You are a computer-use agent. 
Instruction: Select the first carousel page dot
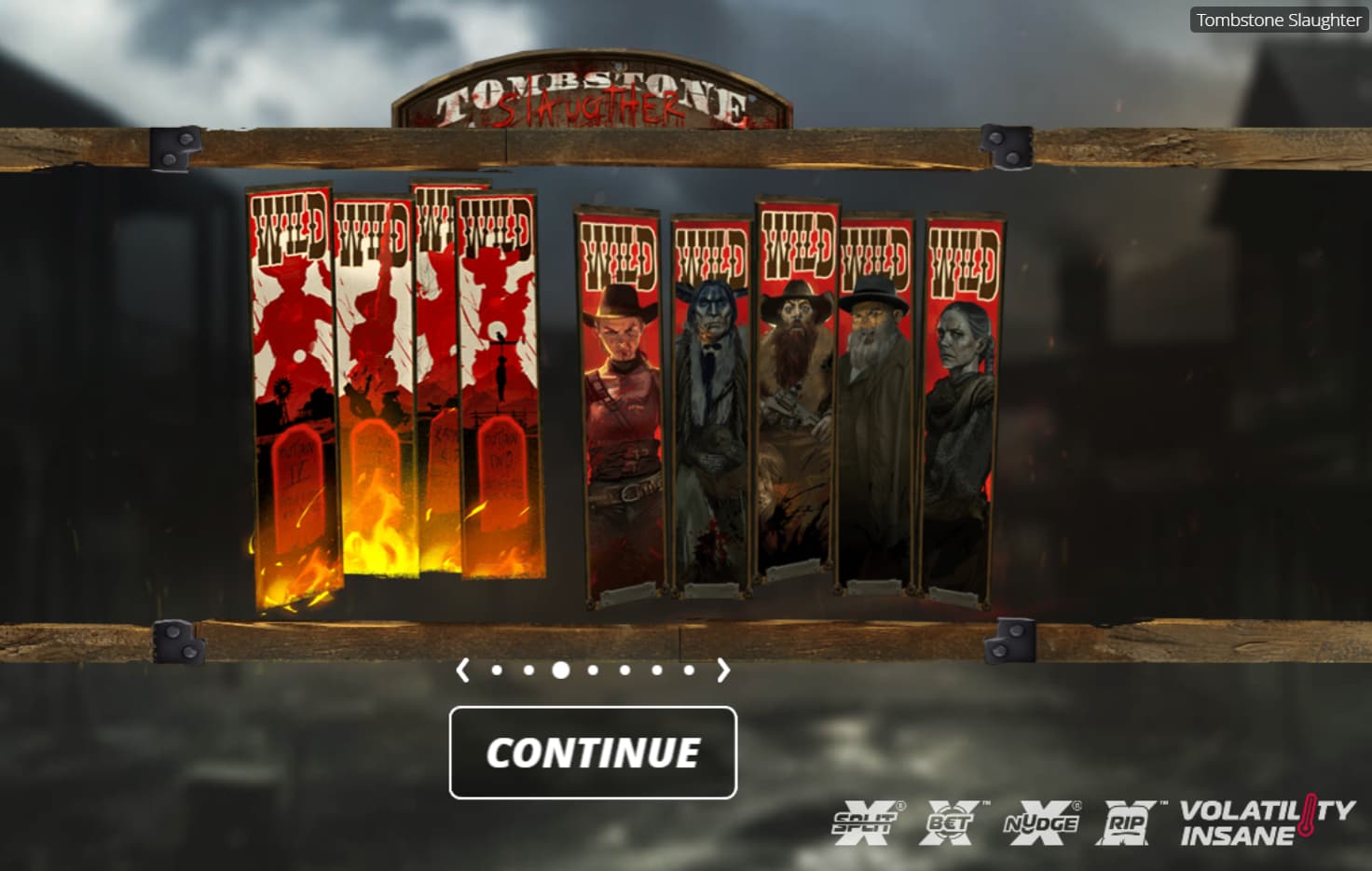click(x=497, y=670)
